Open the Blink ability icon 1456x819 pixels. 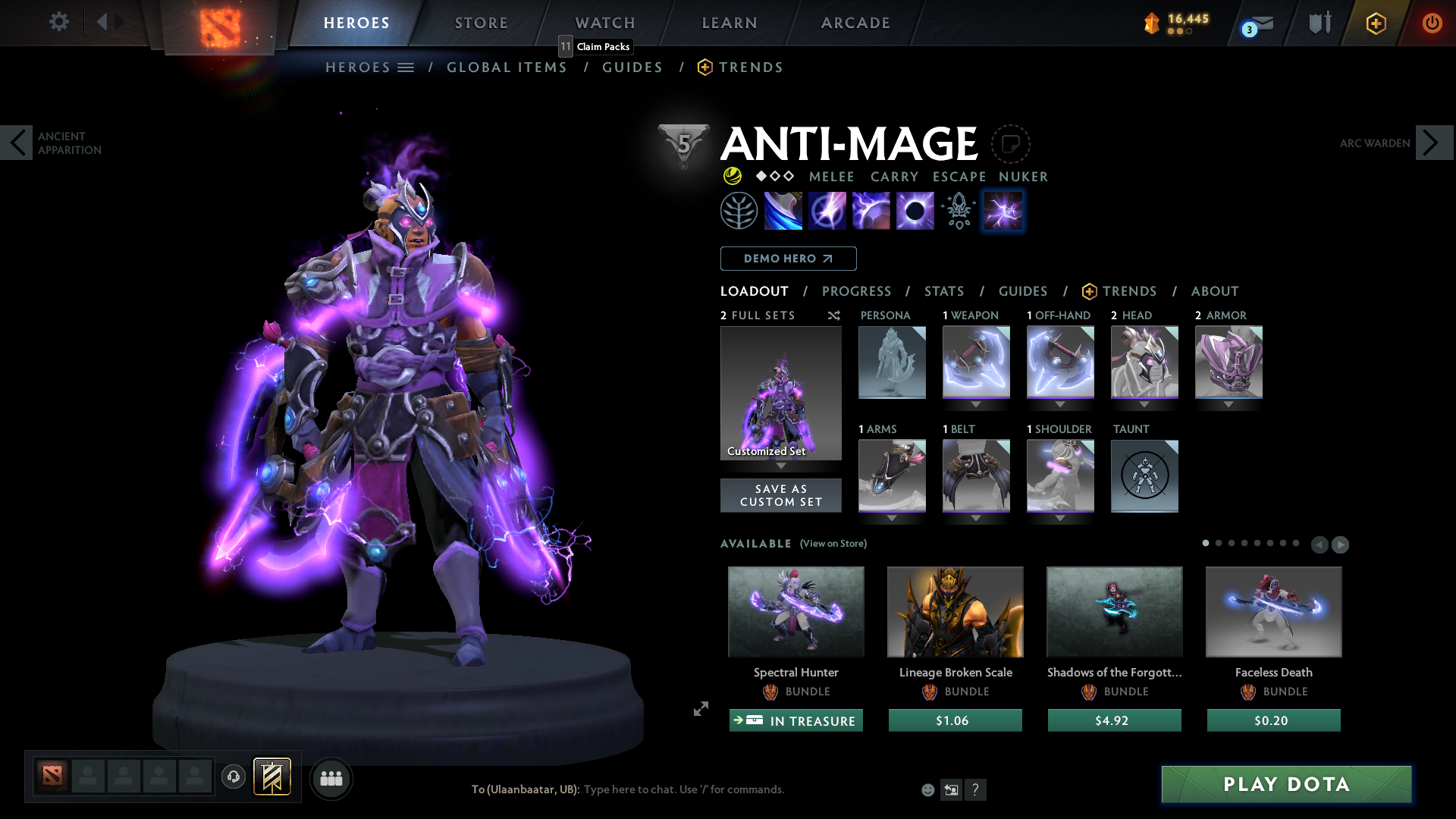(x=827, y=211)
